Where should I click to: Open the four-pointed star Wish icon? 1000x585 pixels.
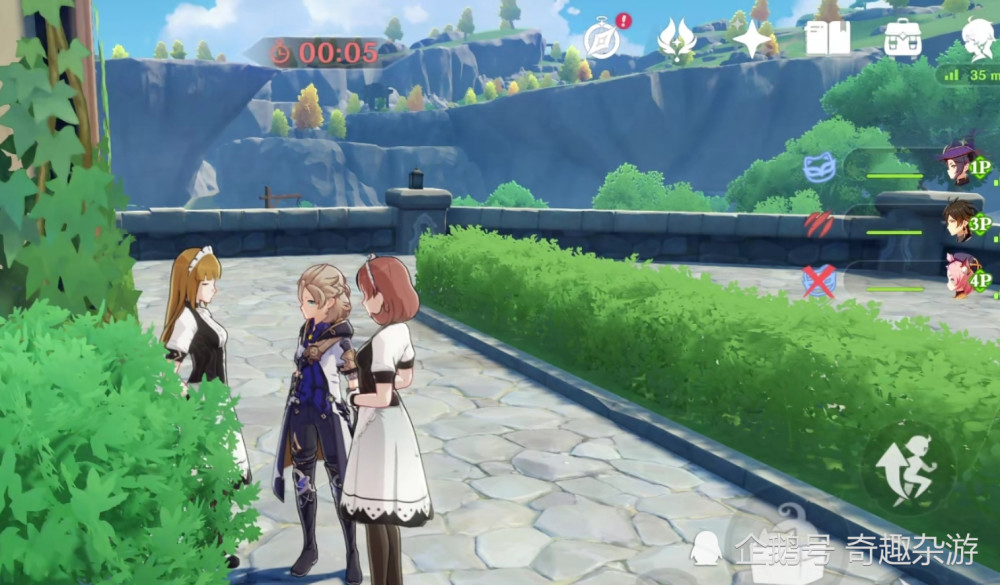(x=751, y=39)
